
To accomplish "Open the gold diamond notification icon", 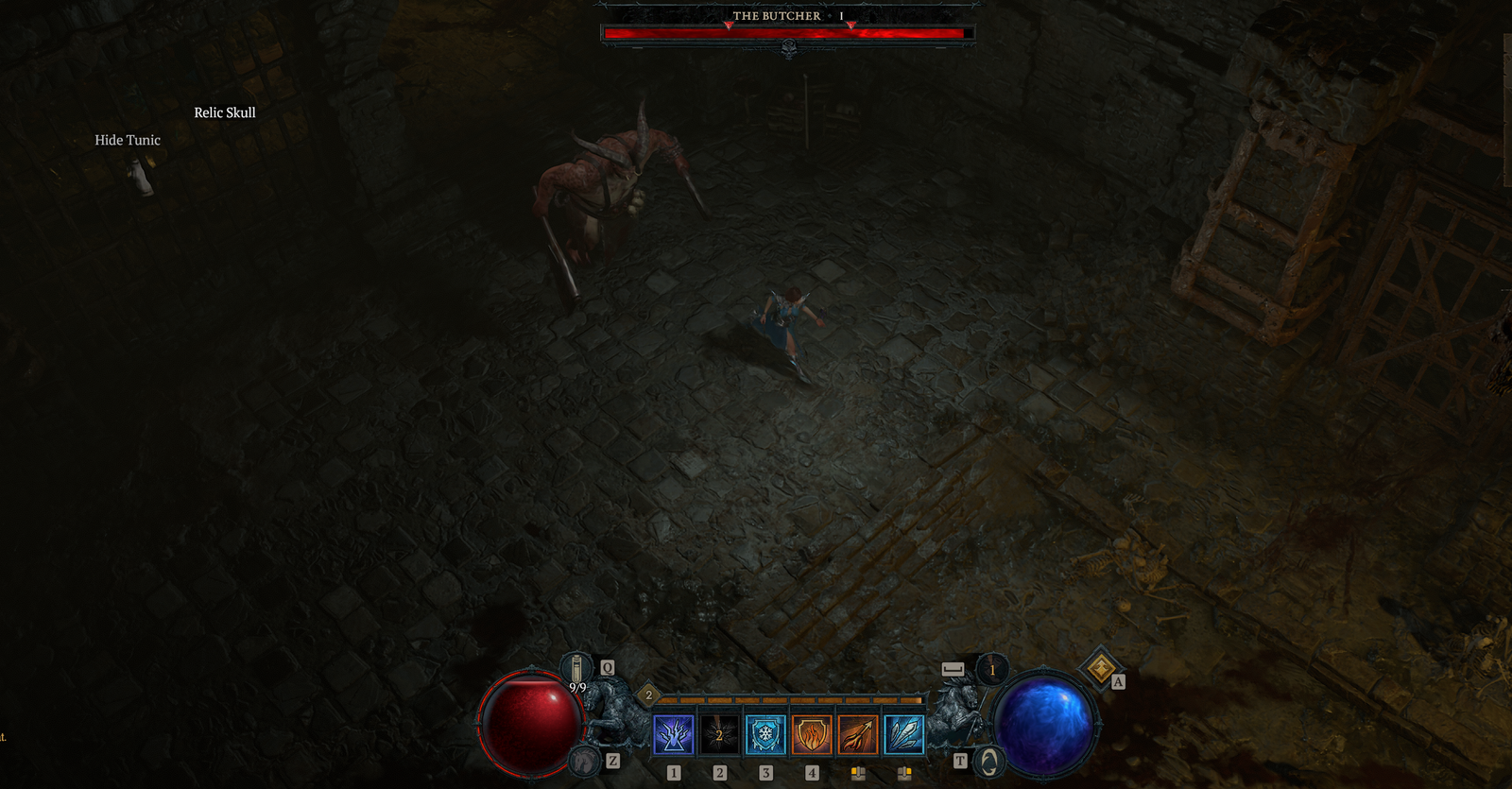I will pos(1100,668).
